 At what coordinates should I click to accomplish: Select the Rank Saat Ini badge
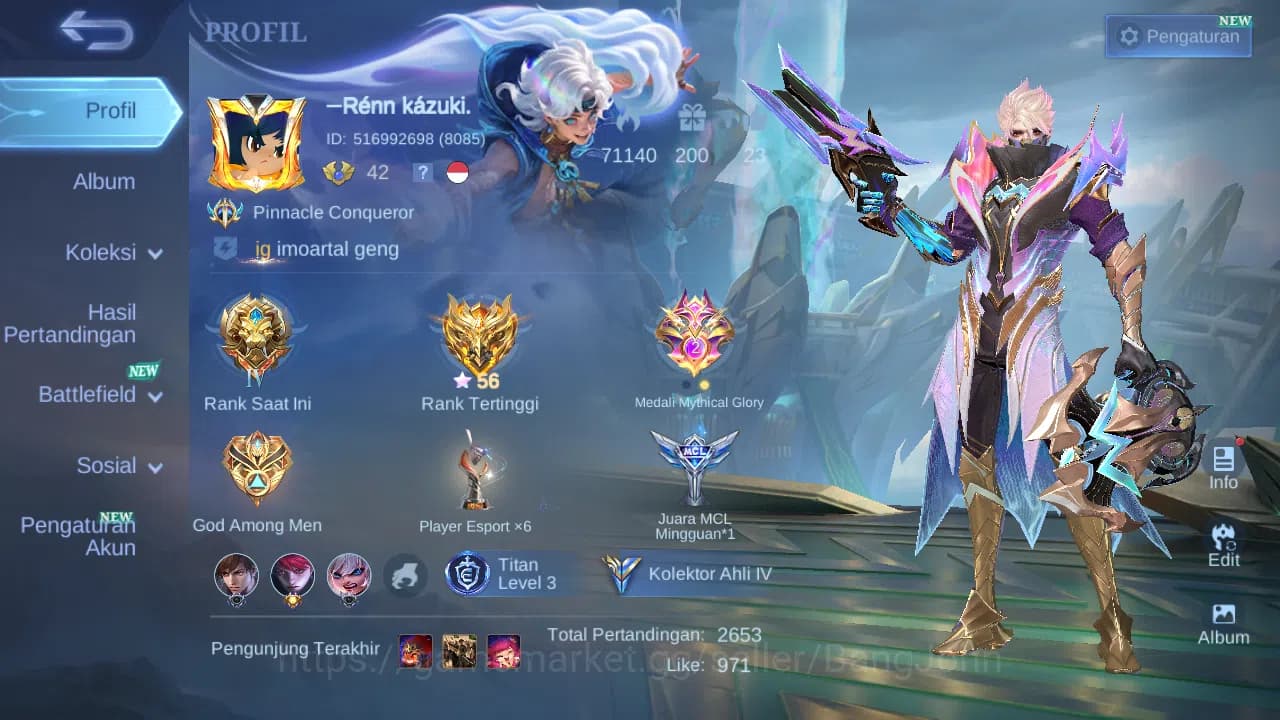(x=257, y=340)
